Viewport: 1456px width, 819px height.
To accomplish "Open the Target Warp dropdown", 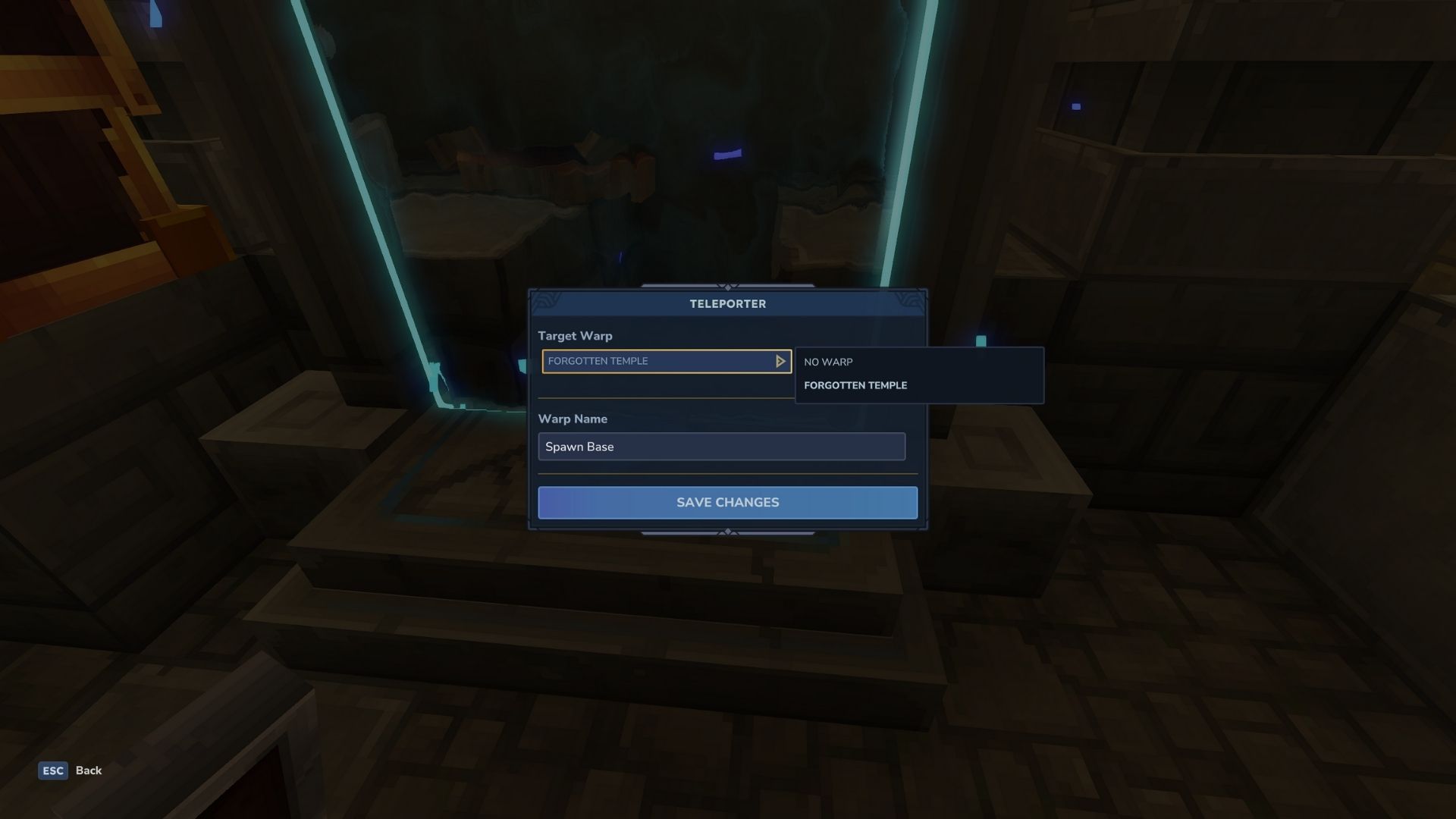I will pos(667,361).
